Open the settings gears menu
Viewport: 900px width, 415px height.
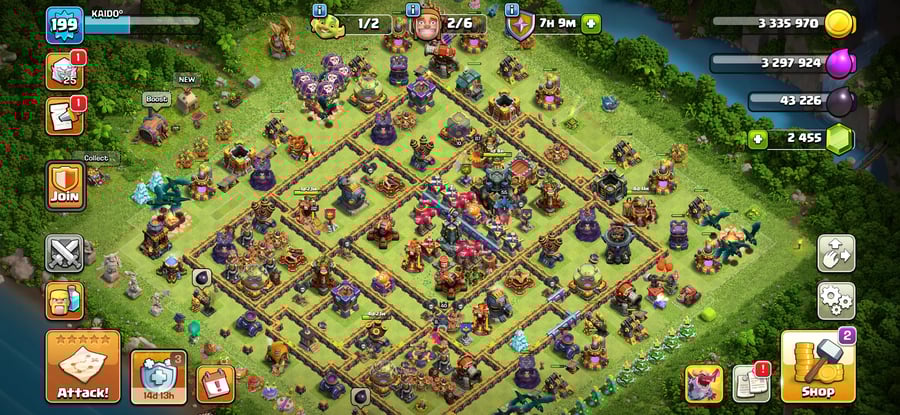[835, 299]
